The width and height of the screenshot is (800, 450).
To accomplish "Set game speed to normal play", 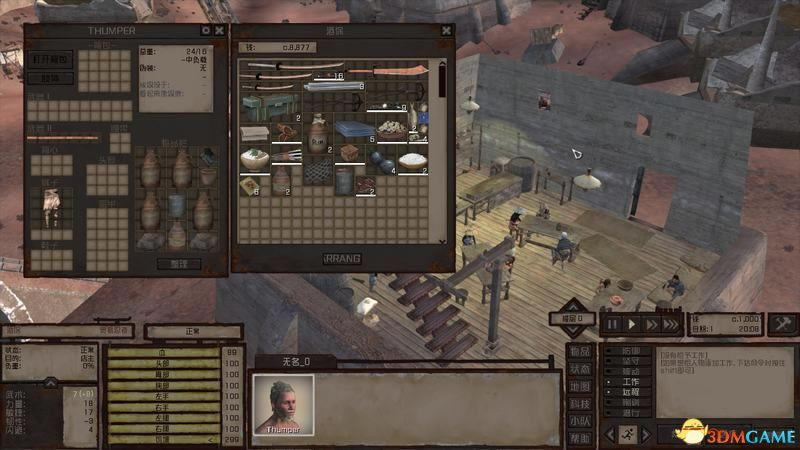I will [632, 324].
